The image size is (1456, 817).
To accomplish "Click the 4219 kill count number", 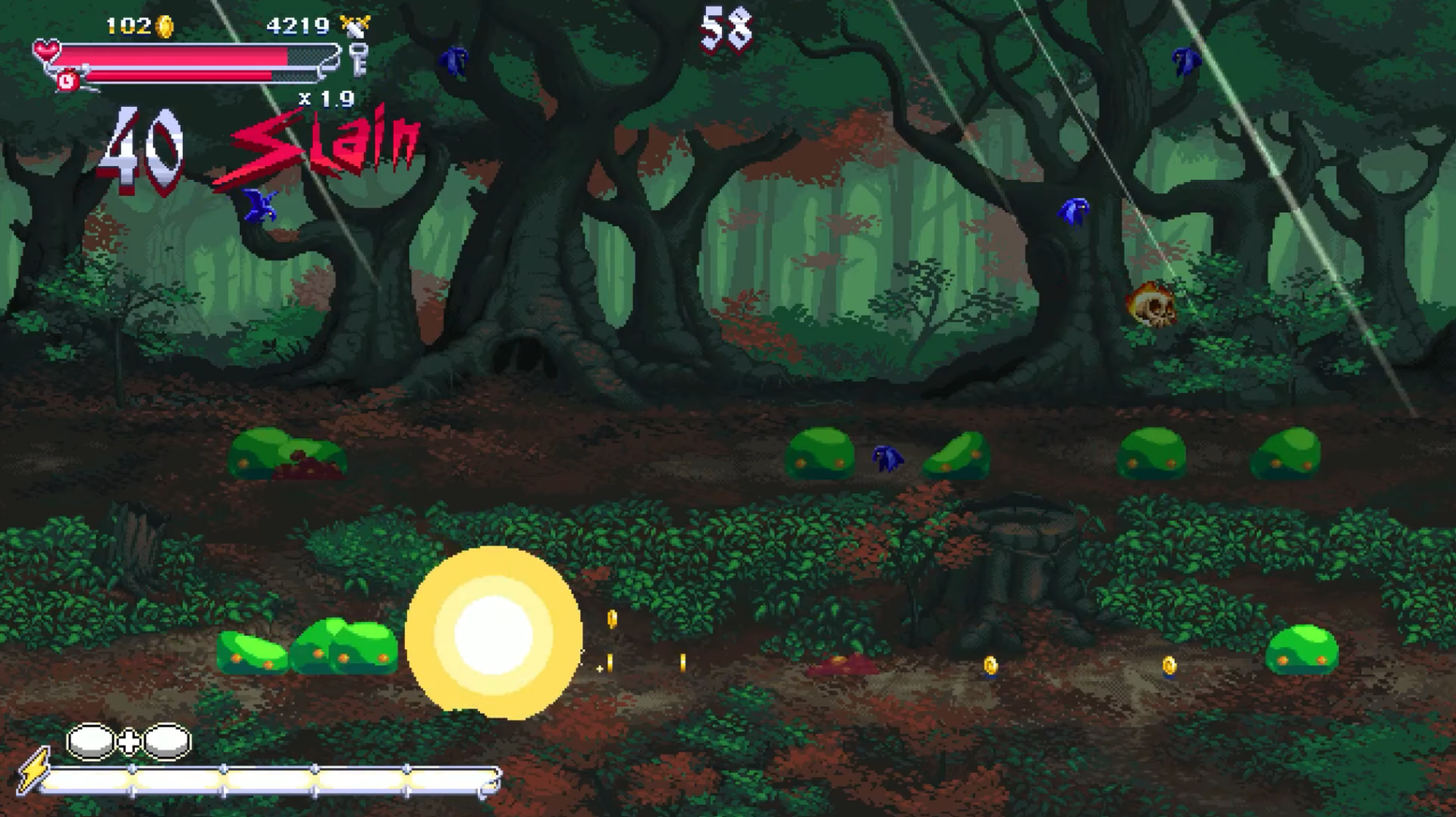I will tap(298, 24).
